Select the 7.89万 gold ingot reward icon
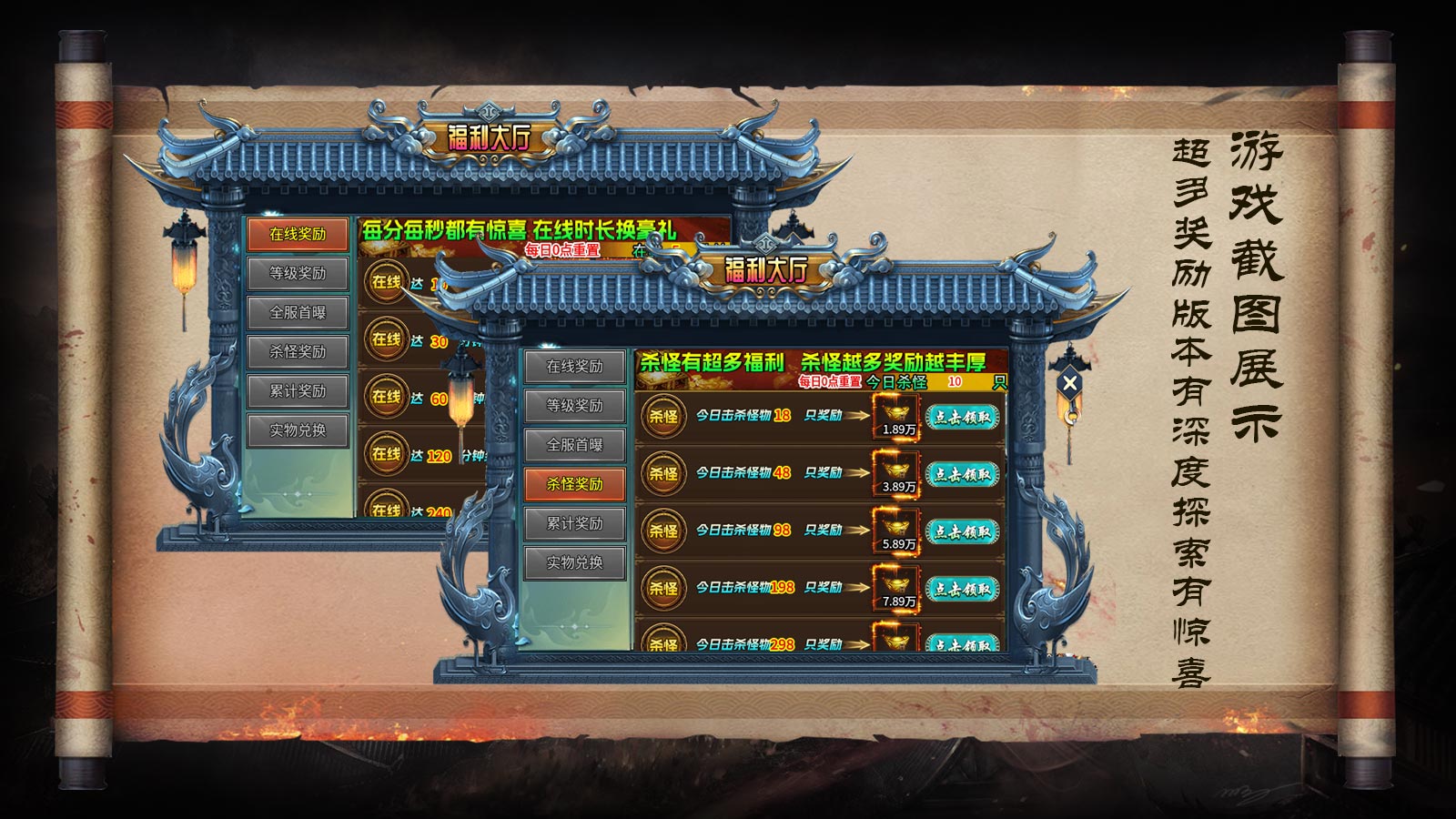 [896, 589]
